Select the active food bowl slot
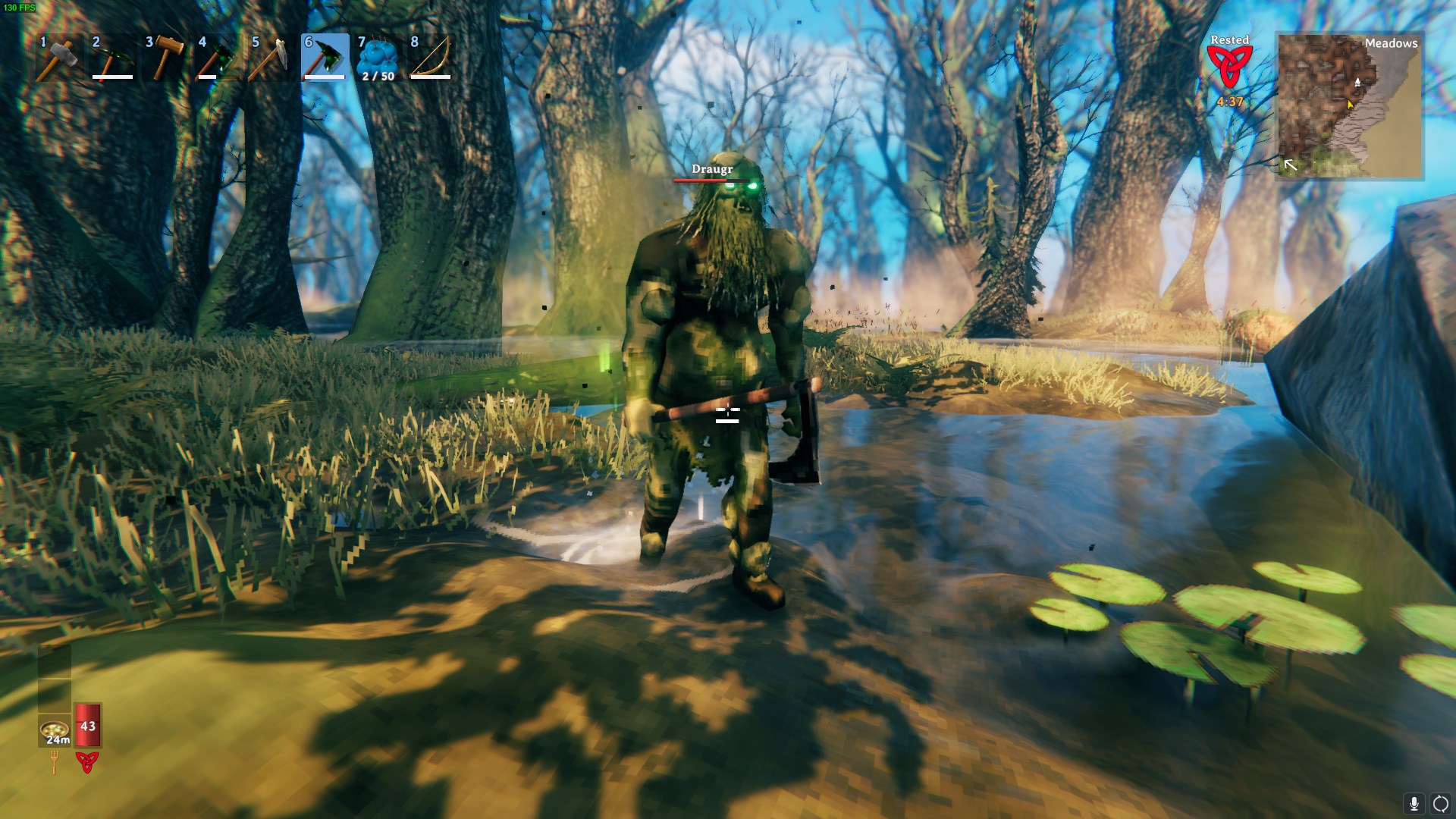The image size is (1456, 819). click(55, 730)
